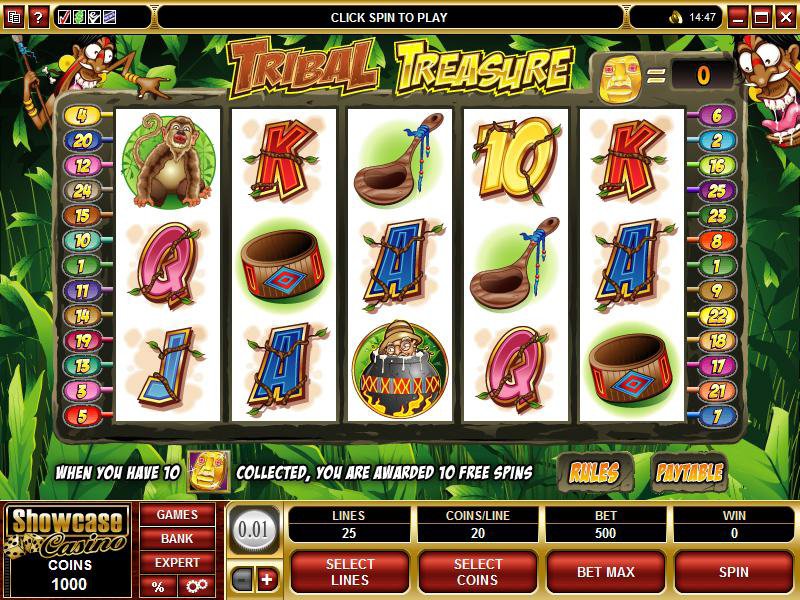The width and height of the screenshot is (800, 600).
Task: Minimize the game window
Action: (x=739, y=17)
